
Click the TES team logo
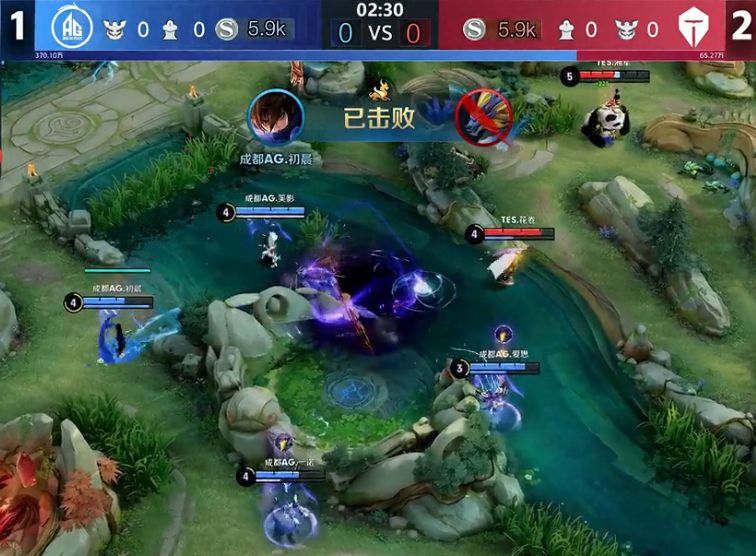[691, 27]
